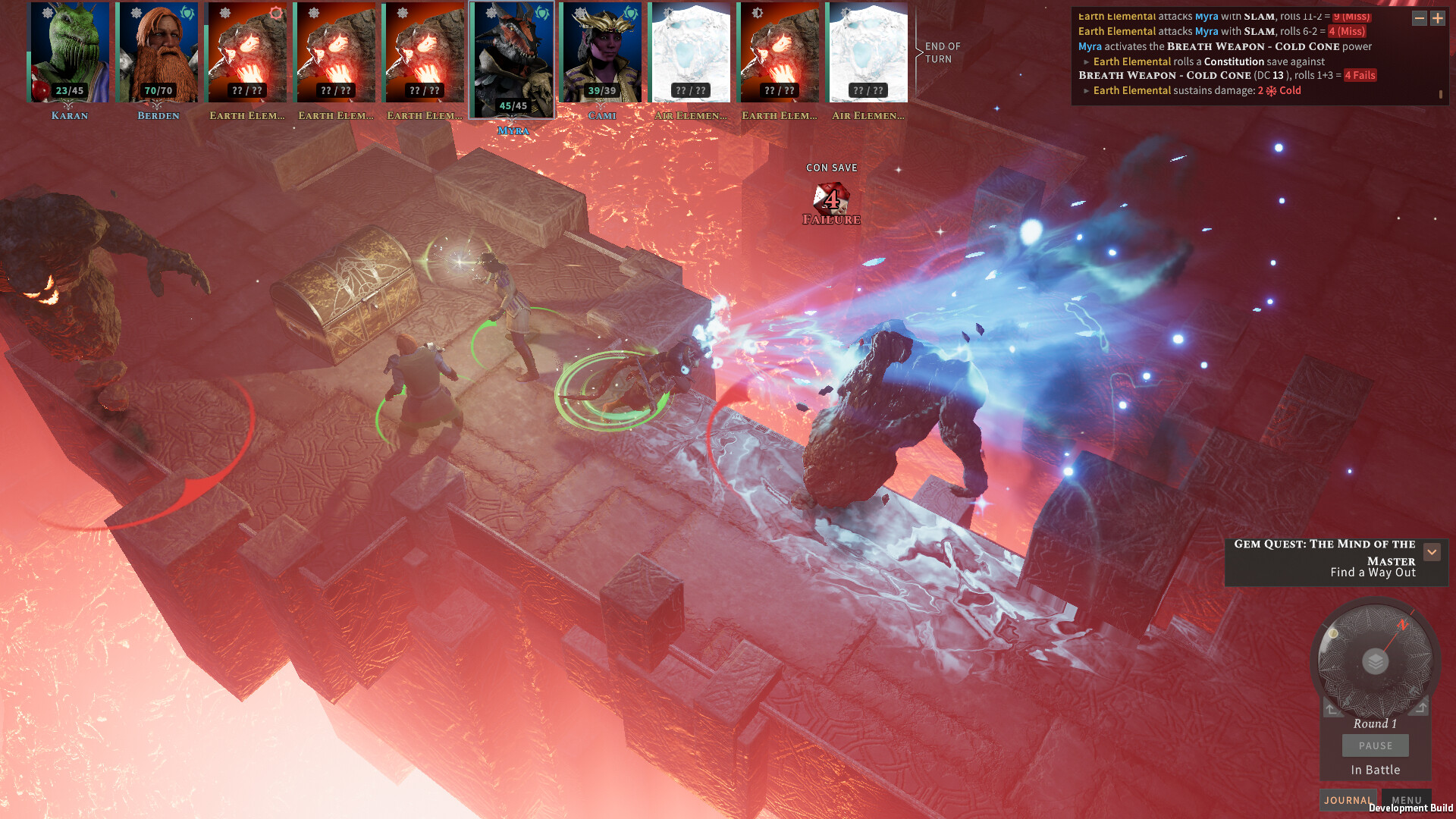Open the Menu

tap(1407, 800)
